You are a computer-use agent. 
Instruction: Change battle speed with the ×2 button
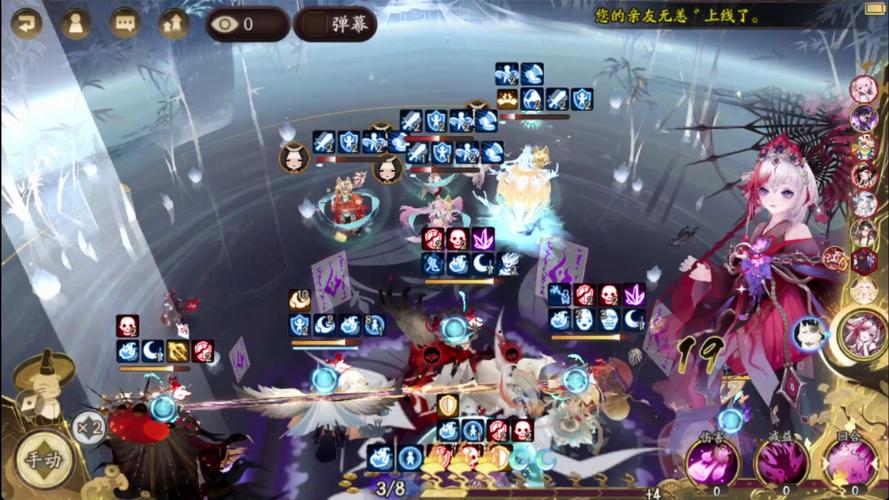click(x=87, y=426)
